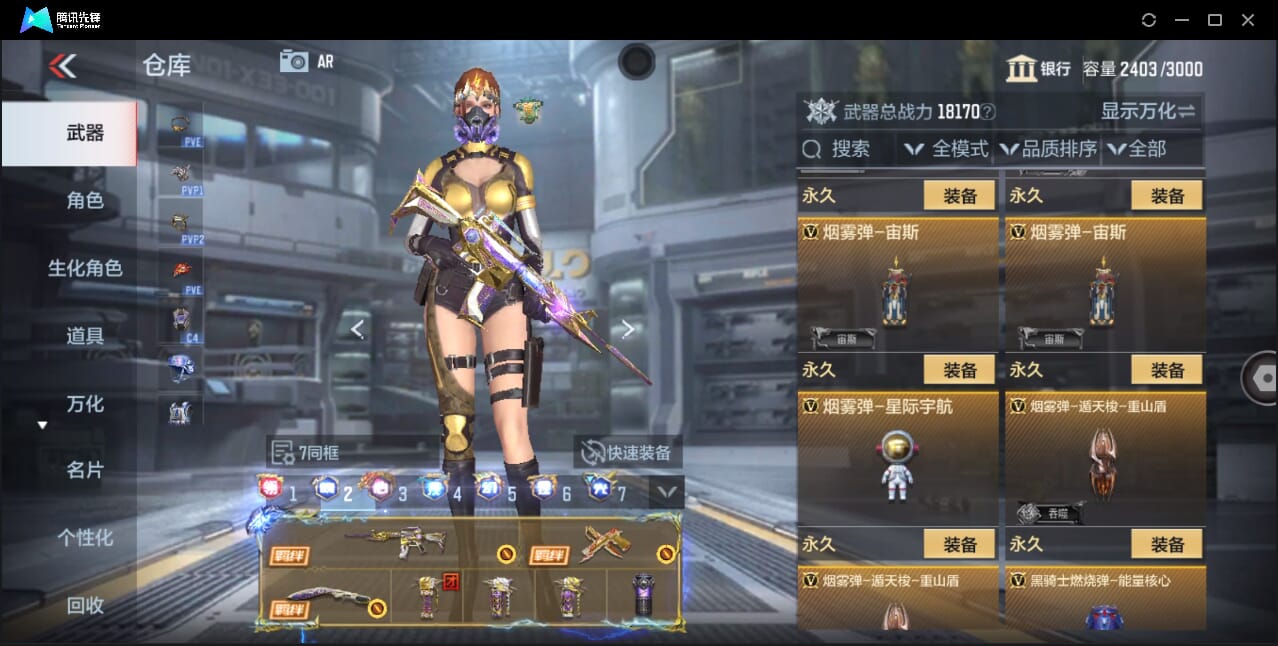Open the 全模式 mode filter dropdown
This screenshot has width=1278, height=646.
946,150
